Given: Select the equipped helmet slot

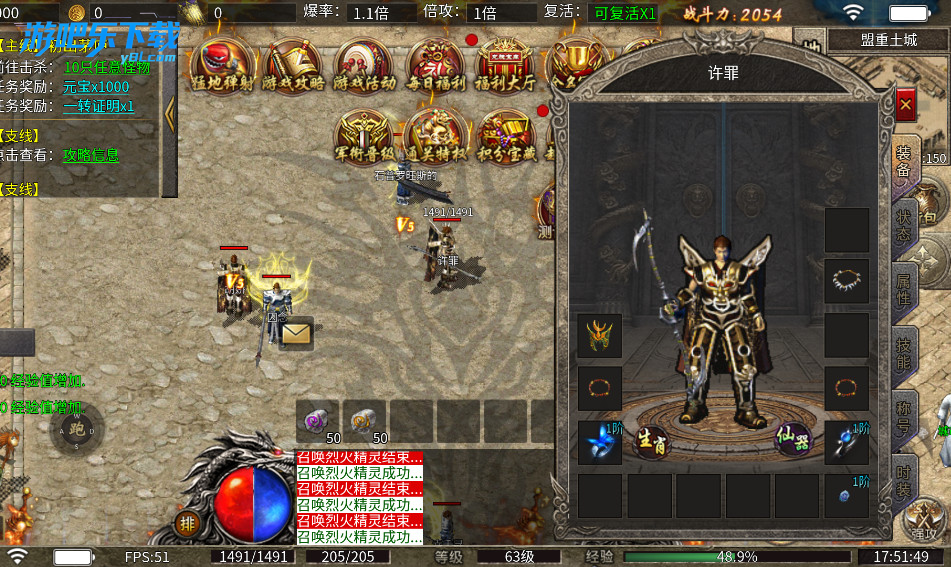Looking at the screenshot, I should point(600,336).
